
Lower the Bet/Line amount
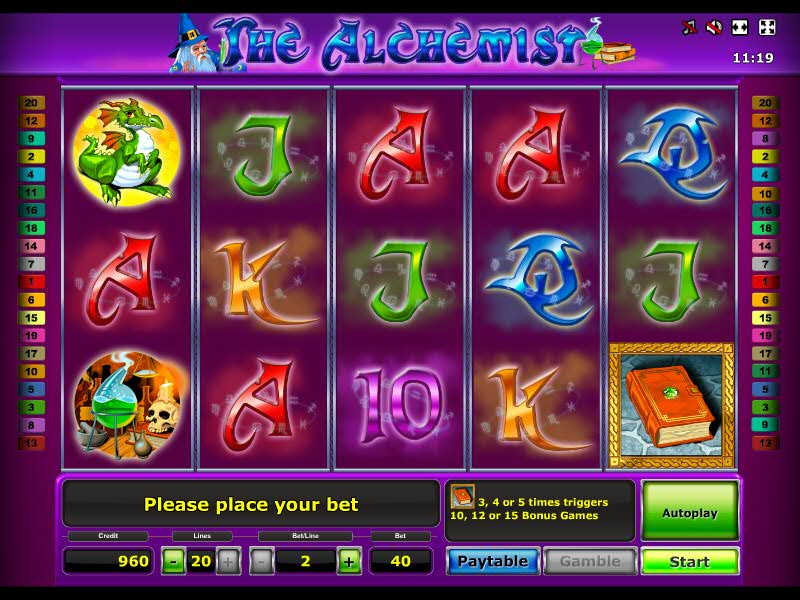point(262,561)
